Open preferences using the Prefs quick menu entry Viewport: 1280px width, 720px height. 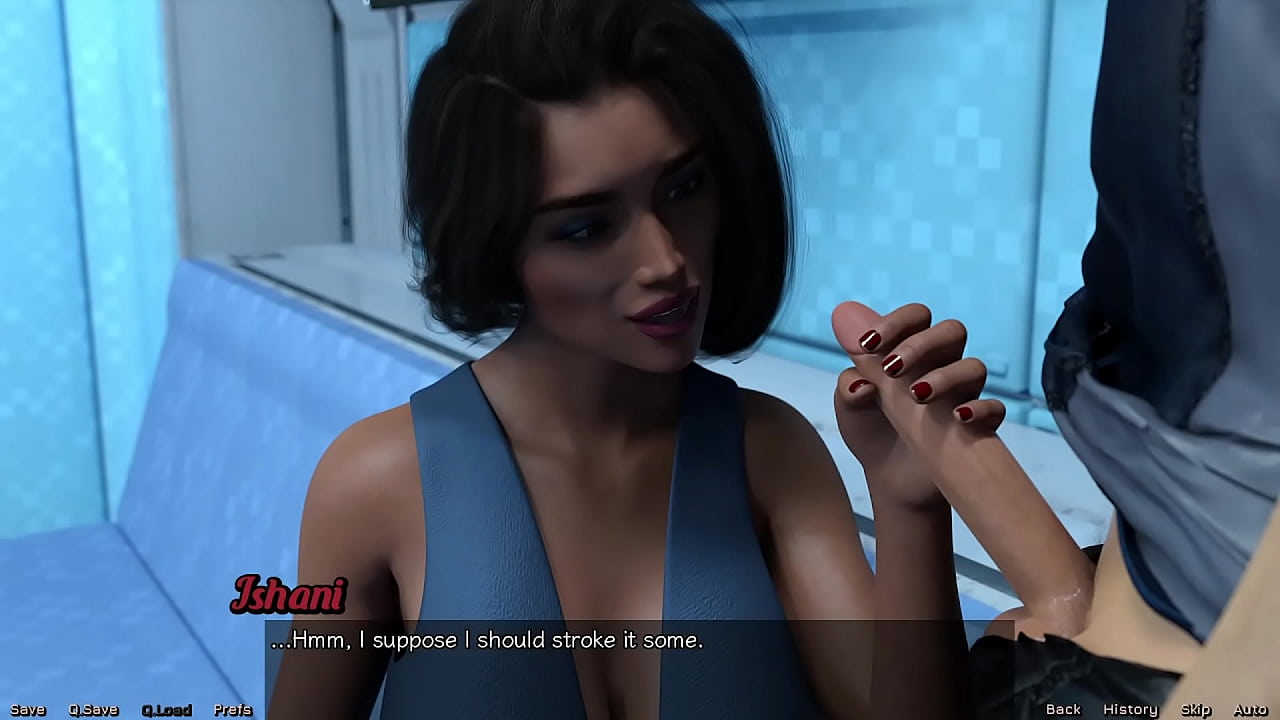233,709
